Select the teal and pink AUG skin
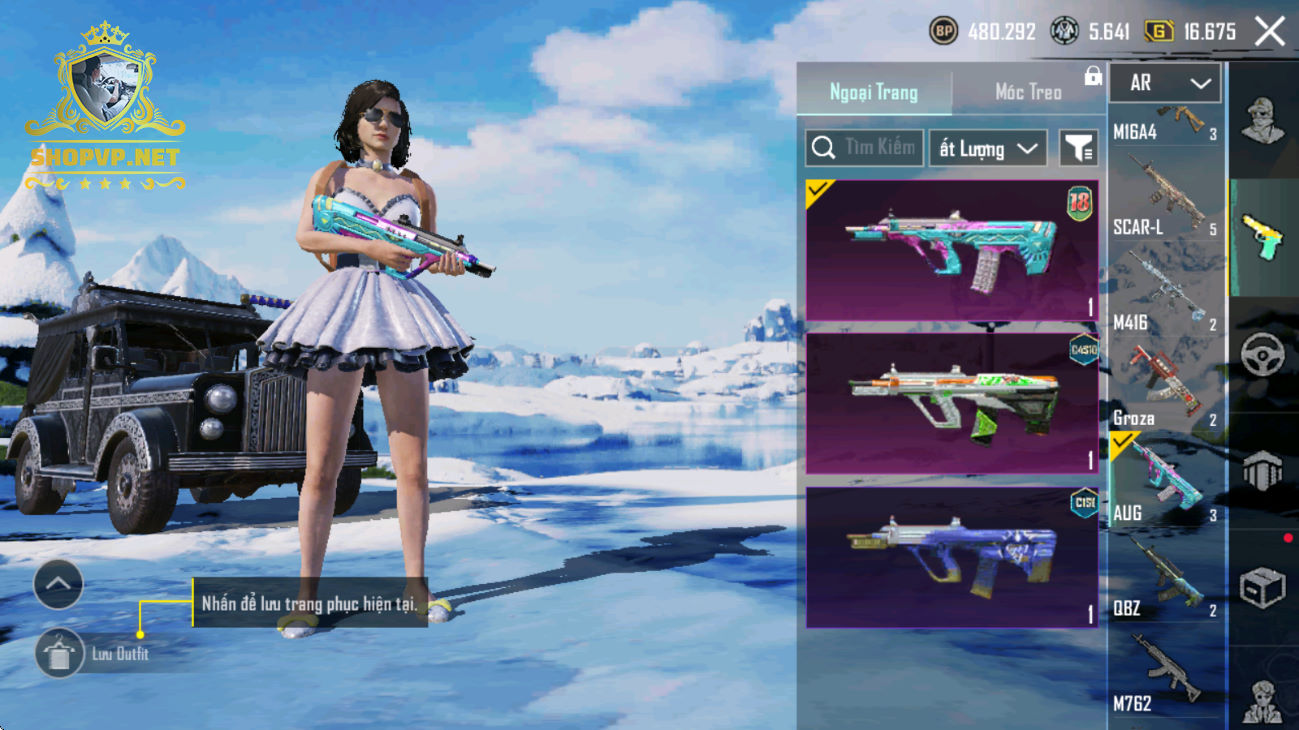The height and width of the screenshot is (730, 1299). (x=951, y=251)
